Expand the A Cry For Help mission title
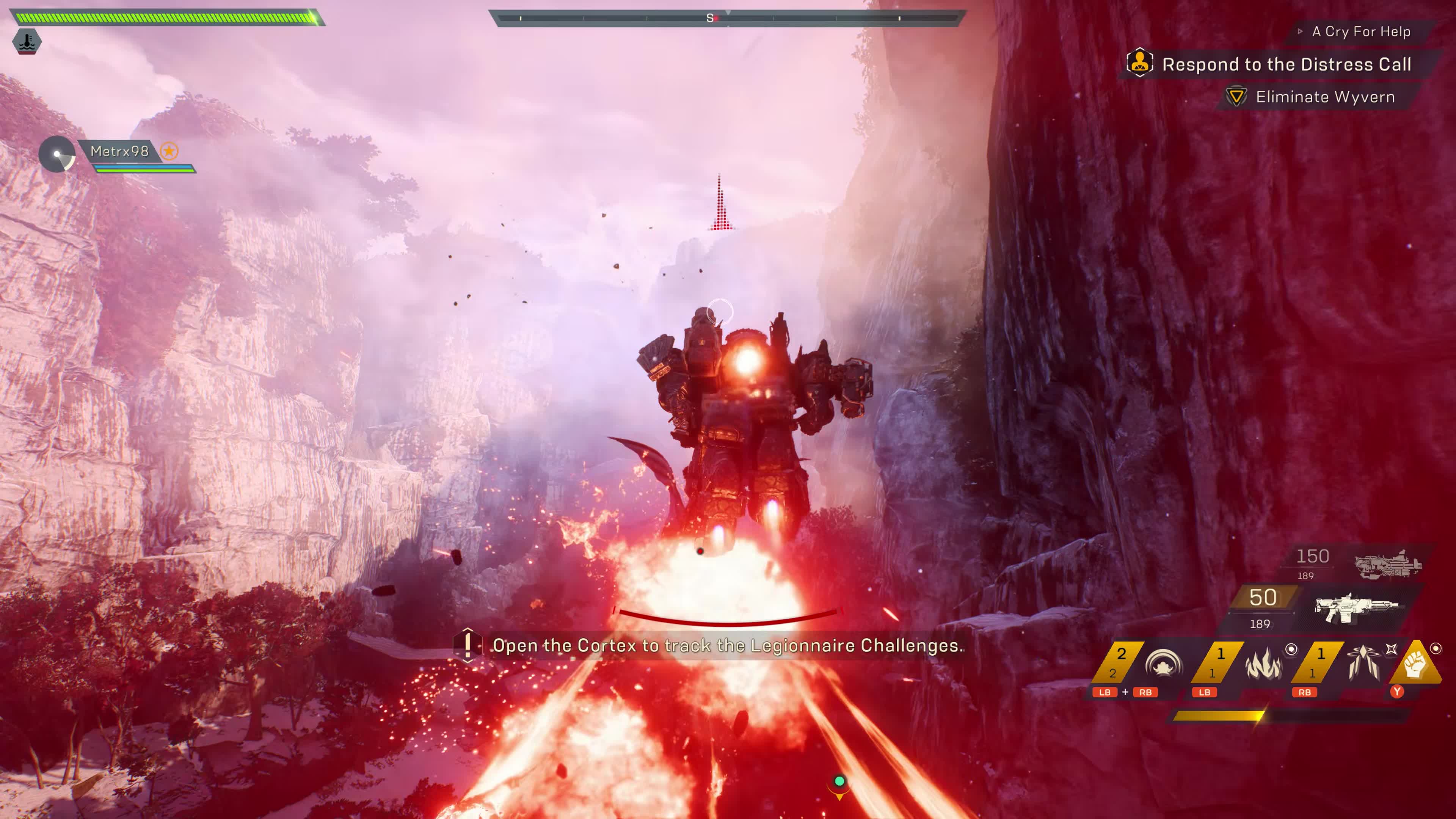 1360,31
